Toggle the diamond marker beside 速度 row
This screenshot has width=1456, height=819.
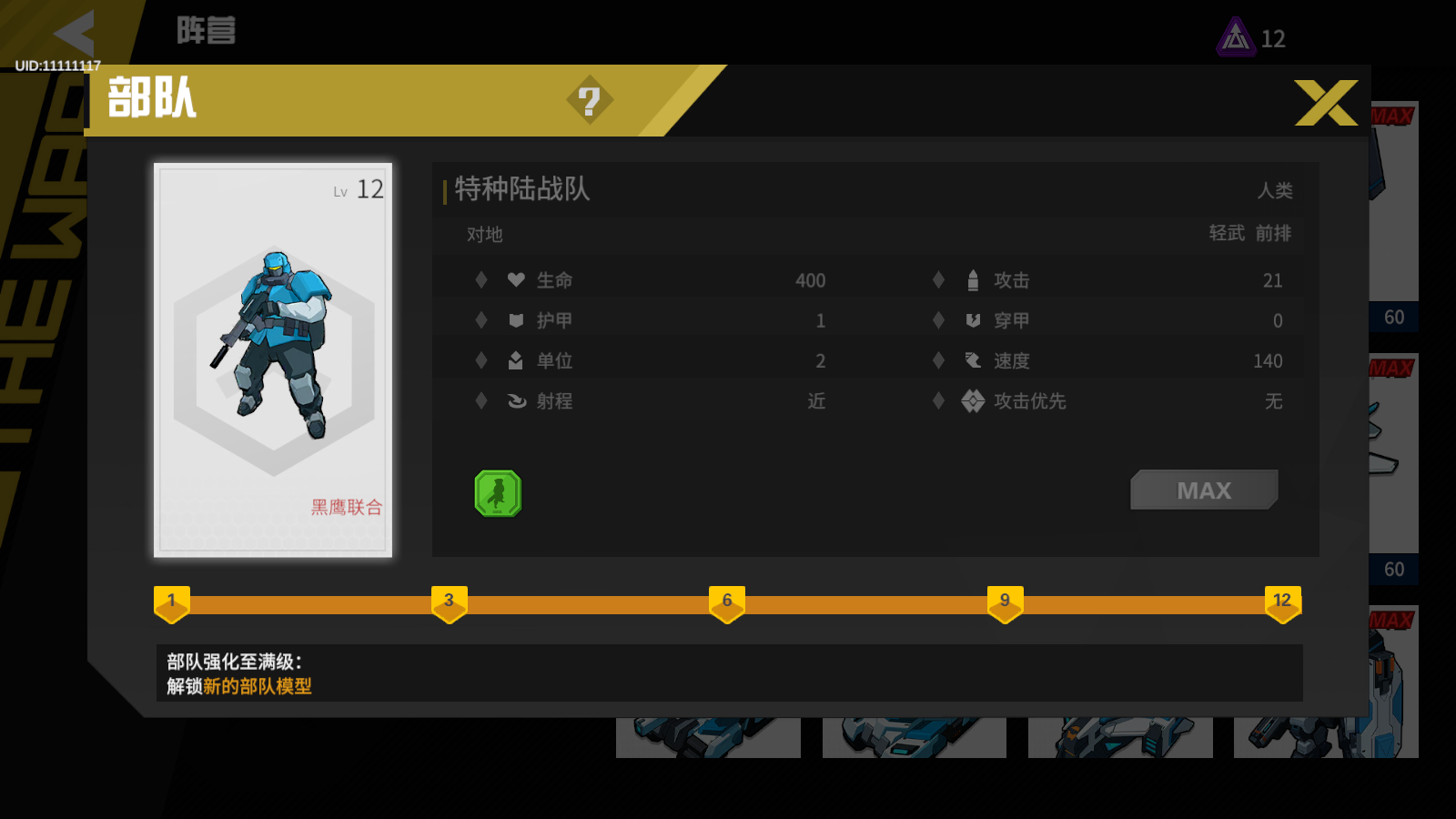(x=938, y=359)
